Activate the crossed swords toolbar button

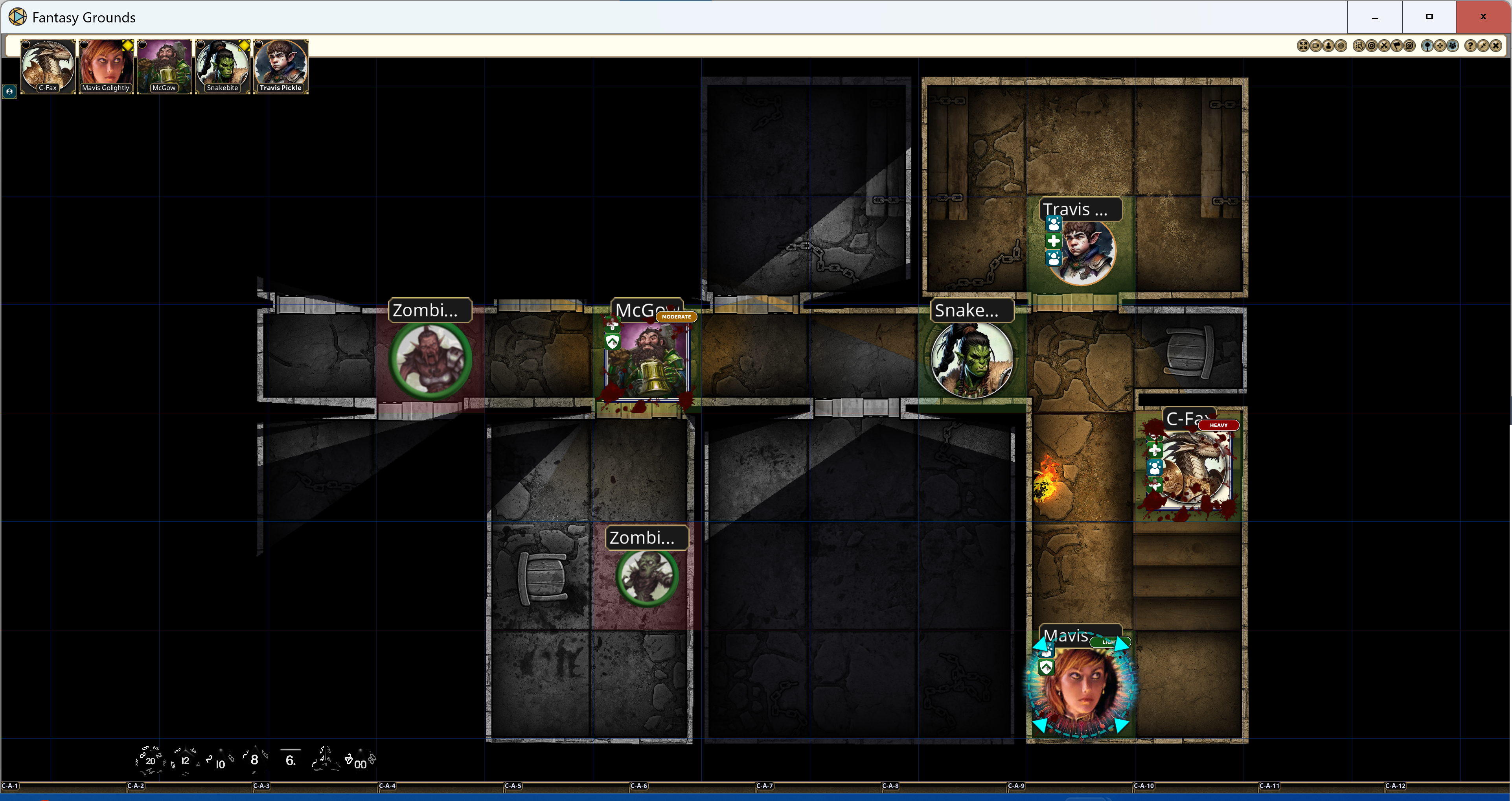[1384, 46]
